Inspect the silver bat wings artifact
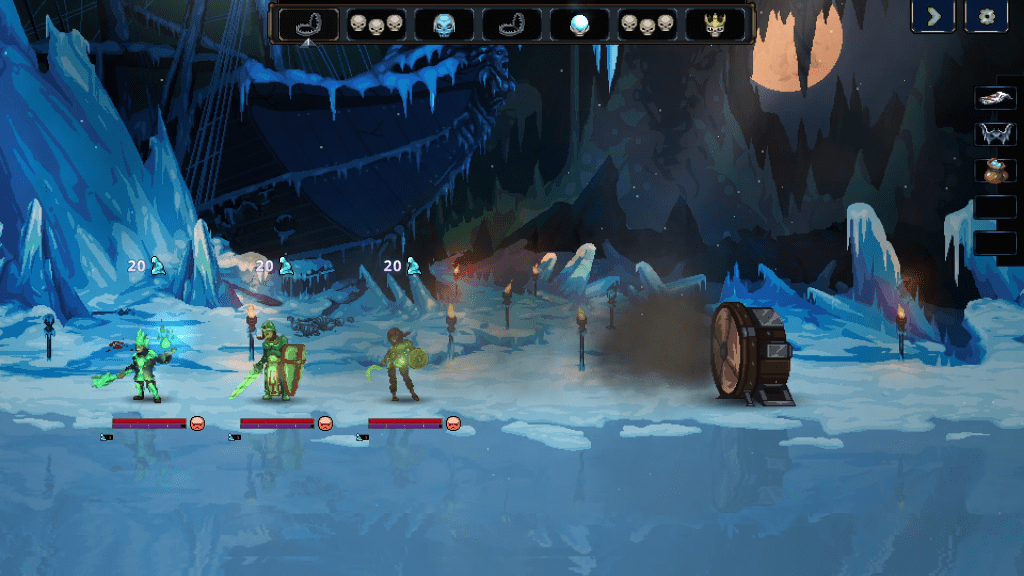1024x576 pixels. click(x=995, y=134)
